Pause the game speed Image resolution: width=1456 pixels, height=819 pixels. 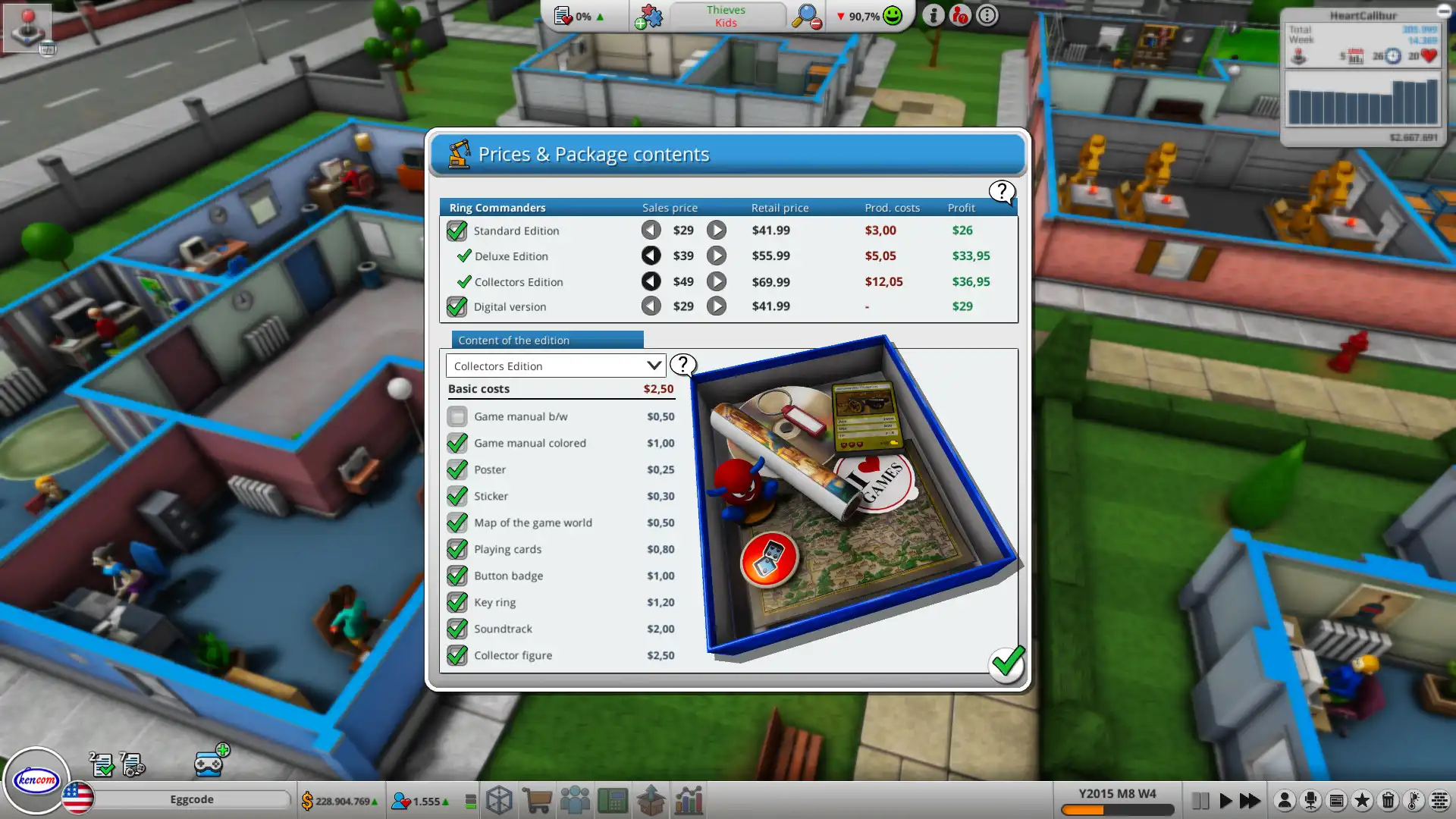1200,800
